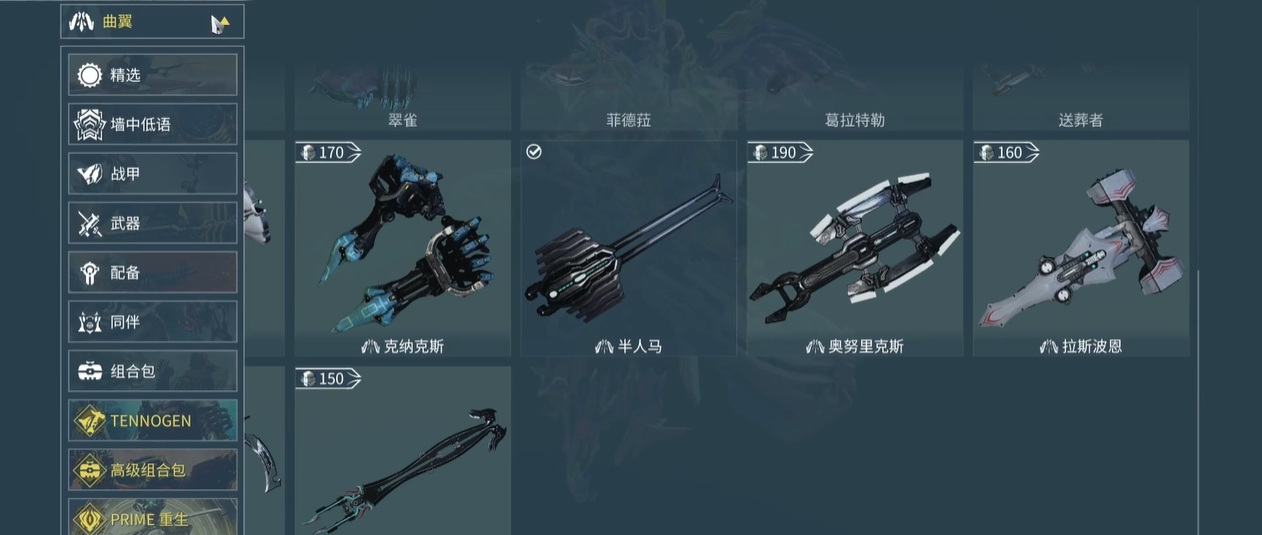The image size is (1262, 535).
Task: Choose the 葛拉特勒 item tile
Action: point(854,100)
